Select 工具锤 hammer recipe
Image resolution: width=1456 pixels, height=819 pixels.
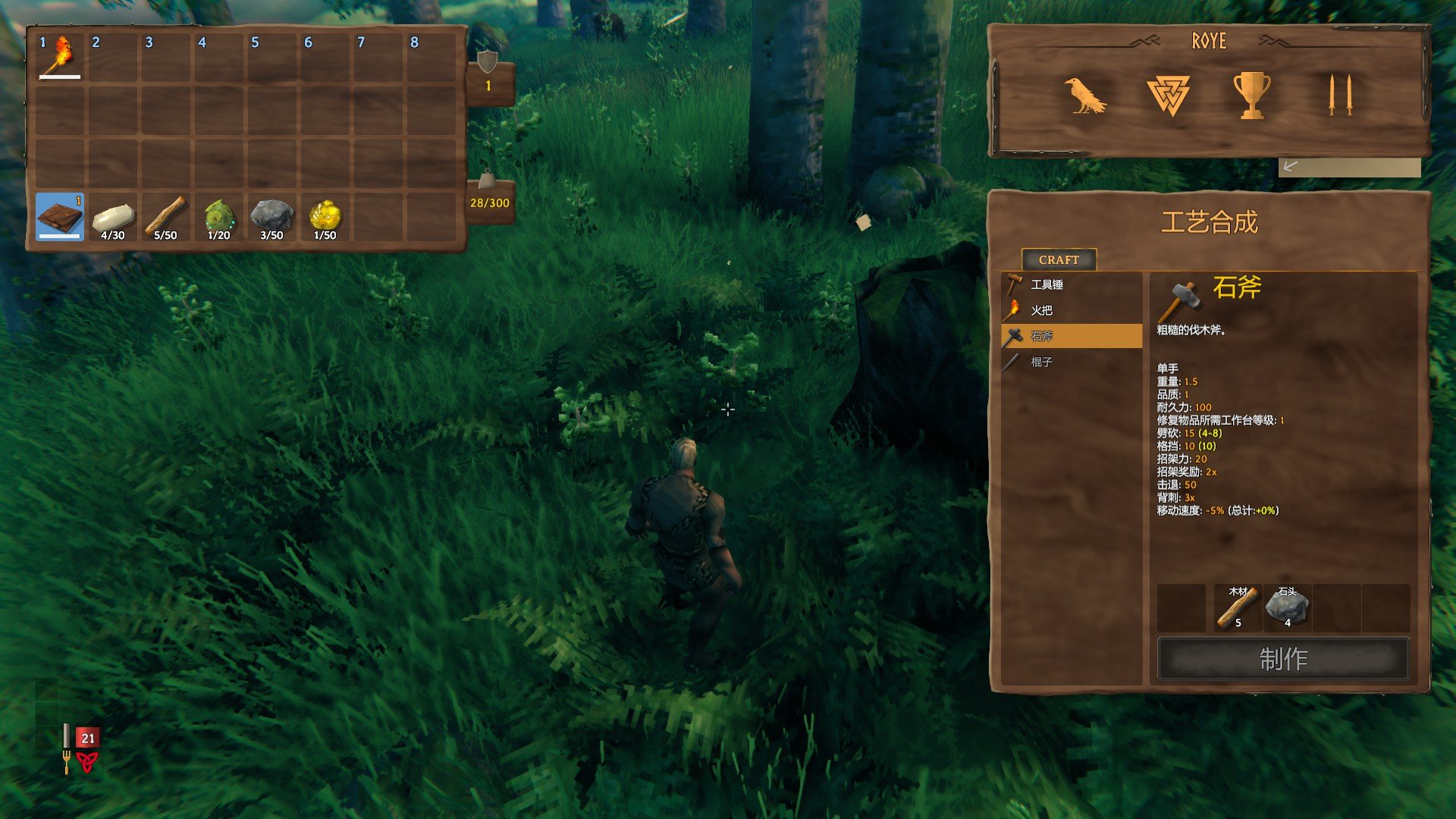[x=1071, y=284]
